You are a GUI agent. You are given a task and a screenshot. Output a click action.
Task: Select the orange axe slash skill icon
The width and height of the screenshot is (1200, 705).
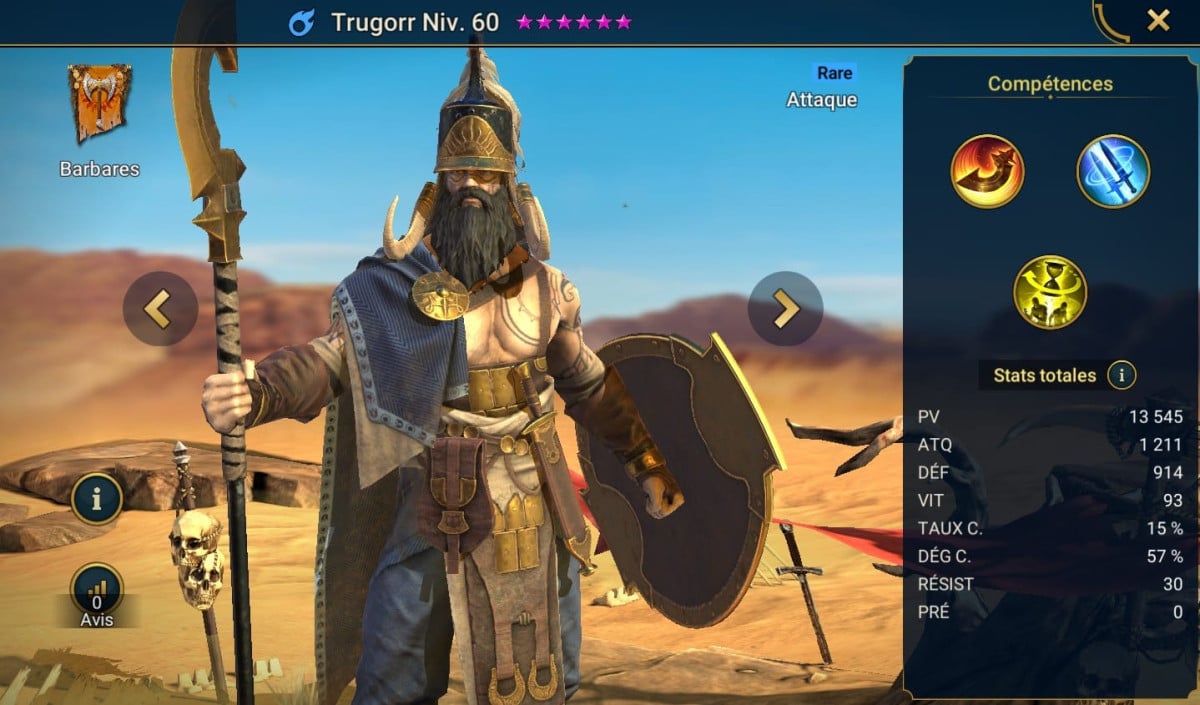(987, 171)
